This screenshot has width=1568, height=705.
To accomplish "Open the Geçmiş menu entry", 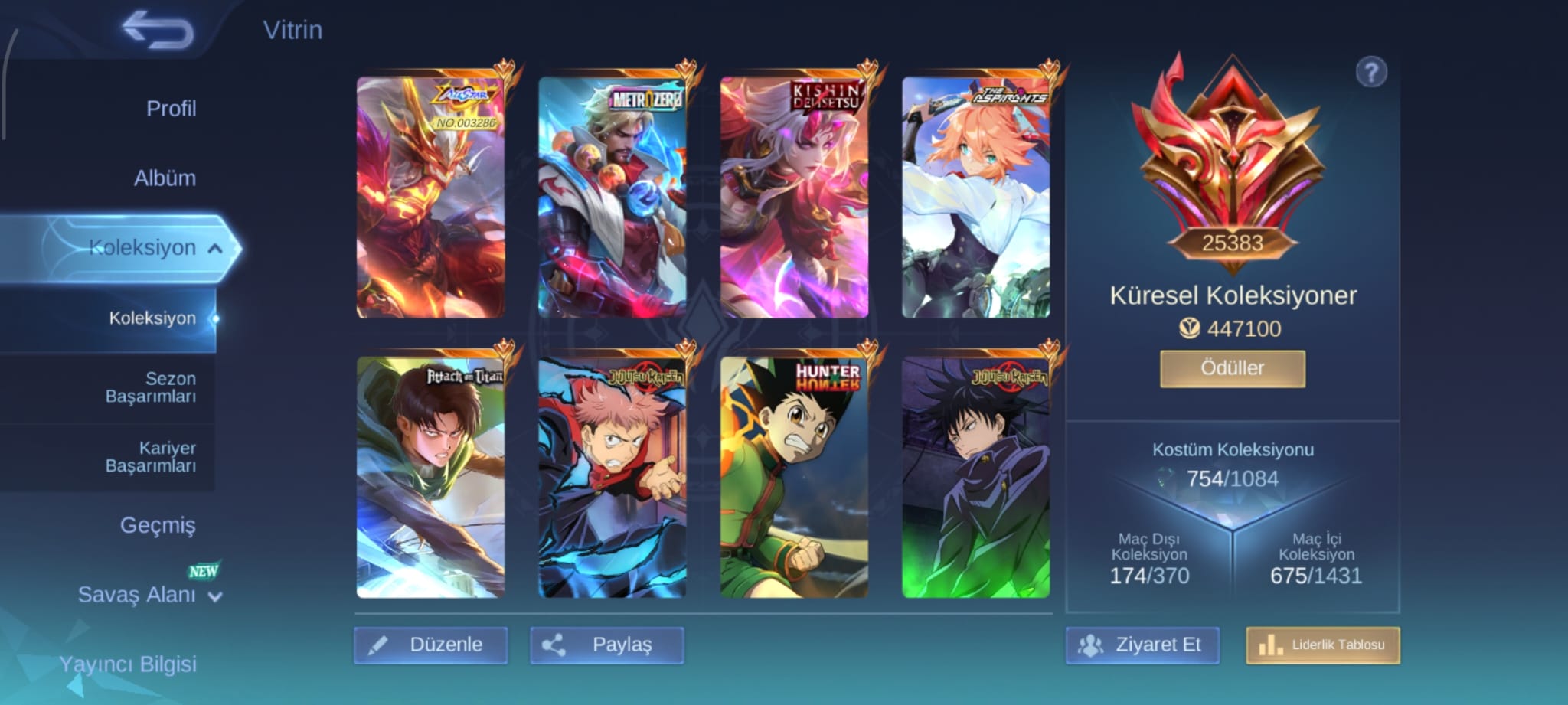I will [x=158, y=525].
